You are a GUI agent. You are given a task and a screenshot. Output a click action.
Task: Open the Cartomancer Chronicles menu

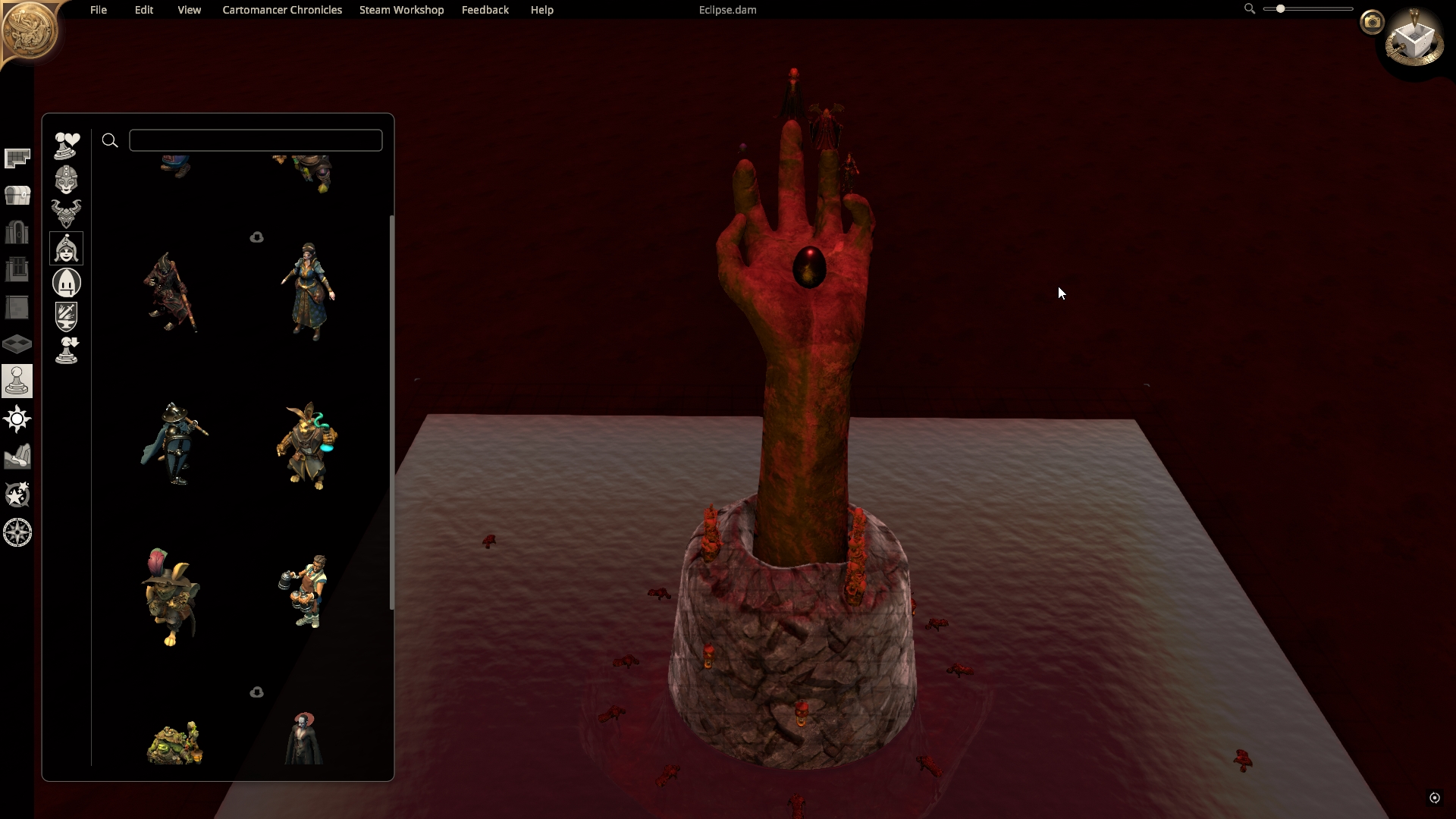[x=282, y=10]
